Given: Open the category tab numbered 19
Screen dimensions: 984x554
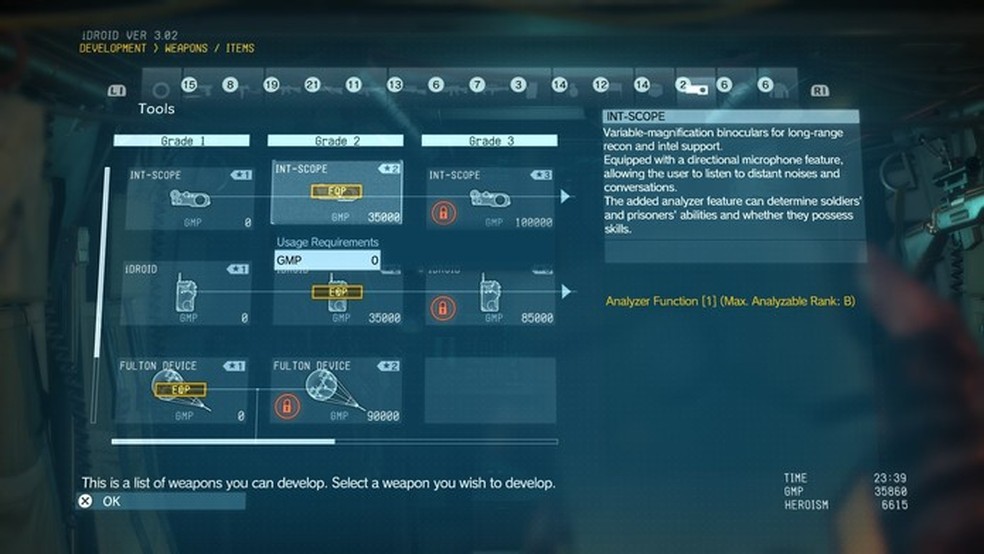Looking at the screenshot, I should coord(271,86).
